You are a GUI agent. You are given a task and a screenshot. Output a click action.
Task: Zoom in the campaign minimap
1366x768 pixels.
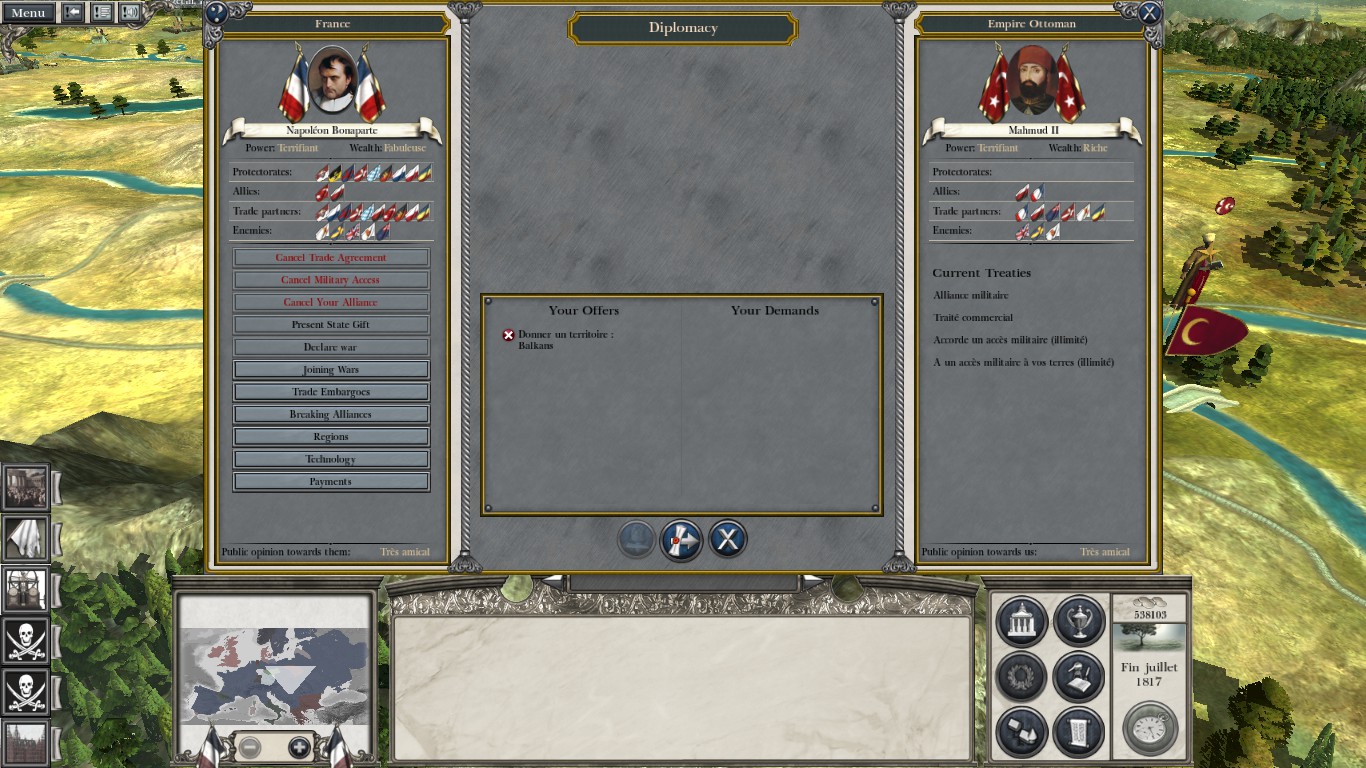pyautogui.click(x=299, y=747)
